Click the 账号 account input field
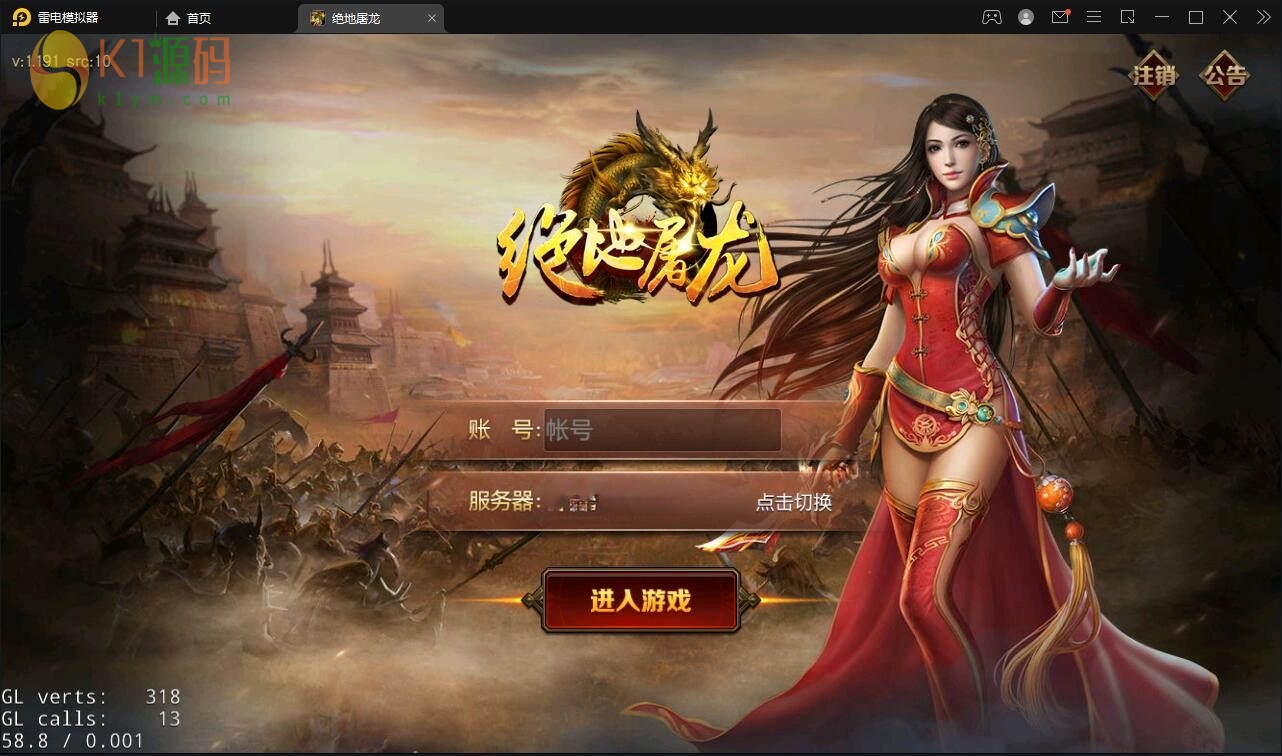The image size is (1282, 756). click(x=661, y=429)
